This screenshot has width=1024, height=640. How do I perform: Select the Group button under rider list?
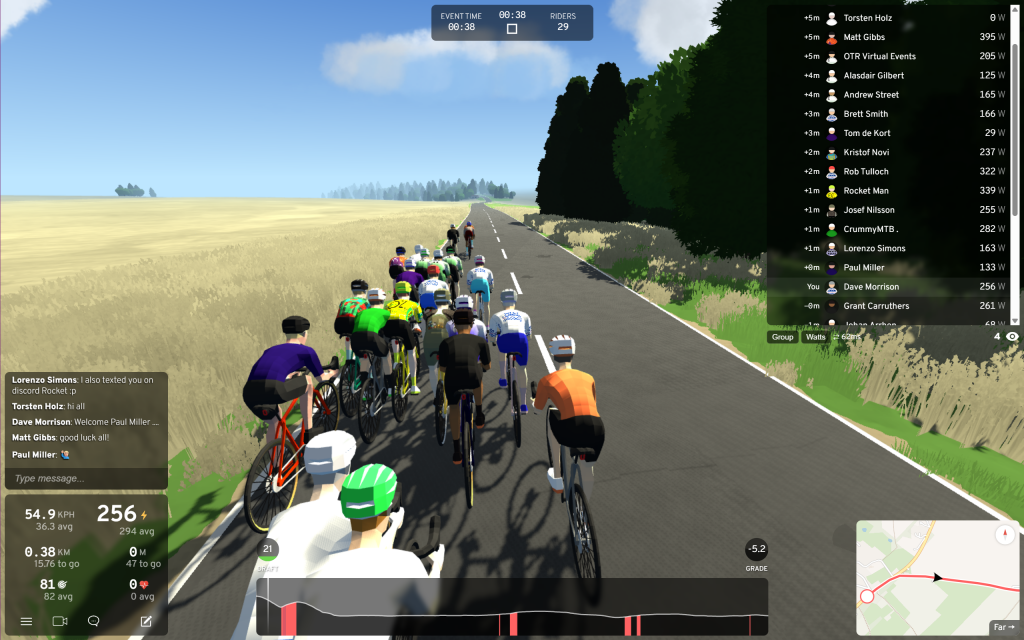[783, 337]
